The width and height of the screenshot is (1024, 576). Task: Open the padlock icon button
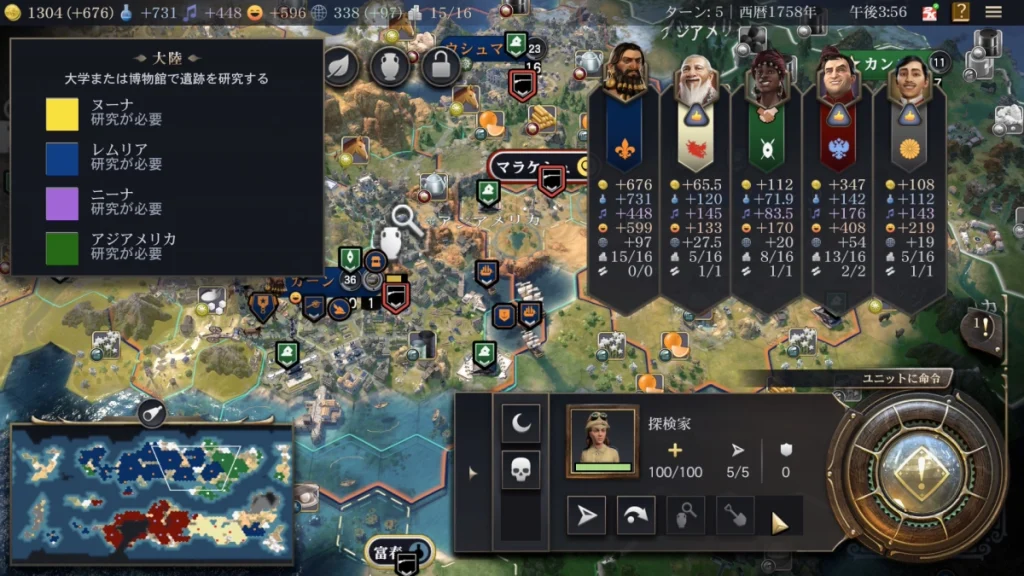pos(440,66)
